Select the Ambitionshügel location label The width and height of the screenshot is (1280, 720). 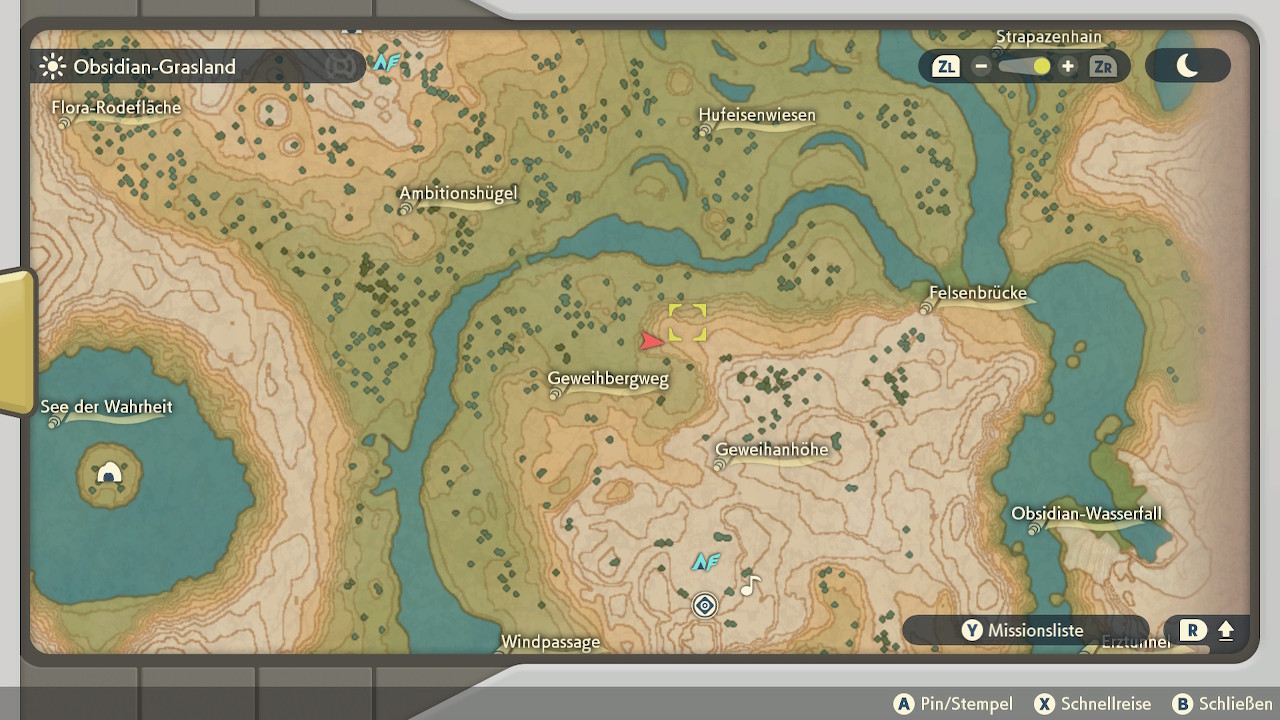458,194
